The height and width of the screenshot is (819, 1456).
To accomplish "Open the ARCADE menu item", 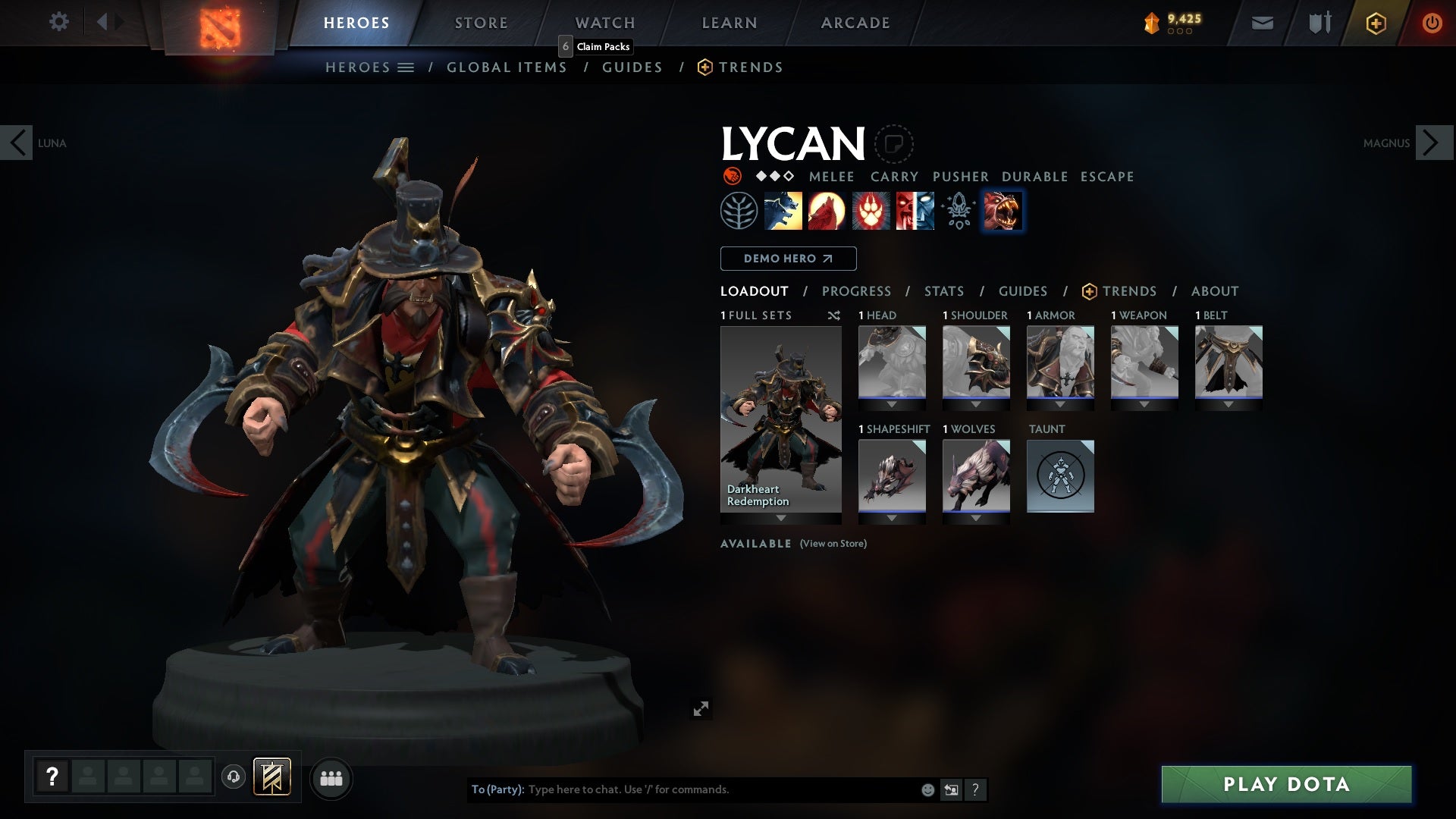I will click(x=855, y=22).
